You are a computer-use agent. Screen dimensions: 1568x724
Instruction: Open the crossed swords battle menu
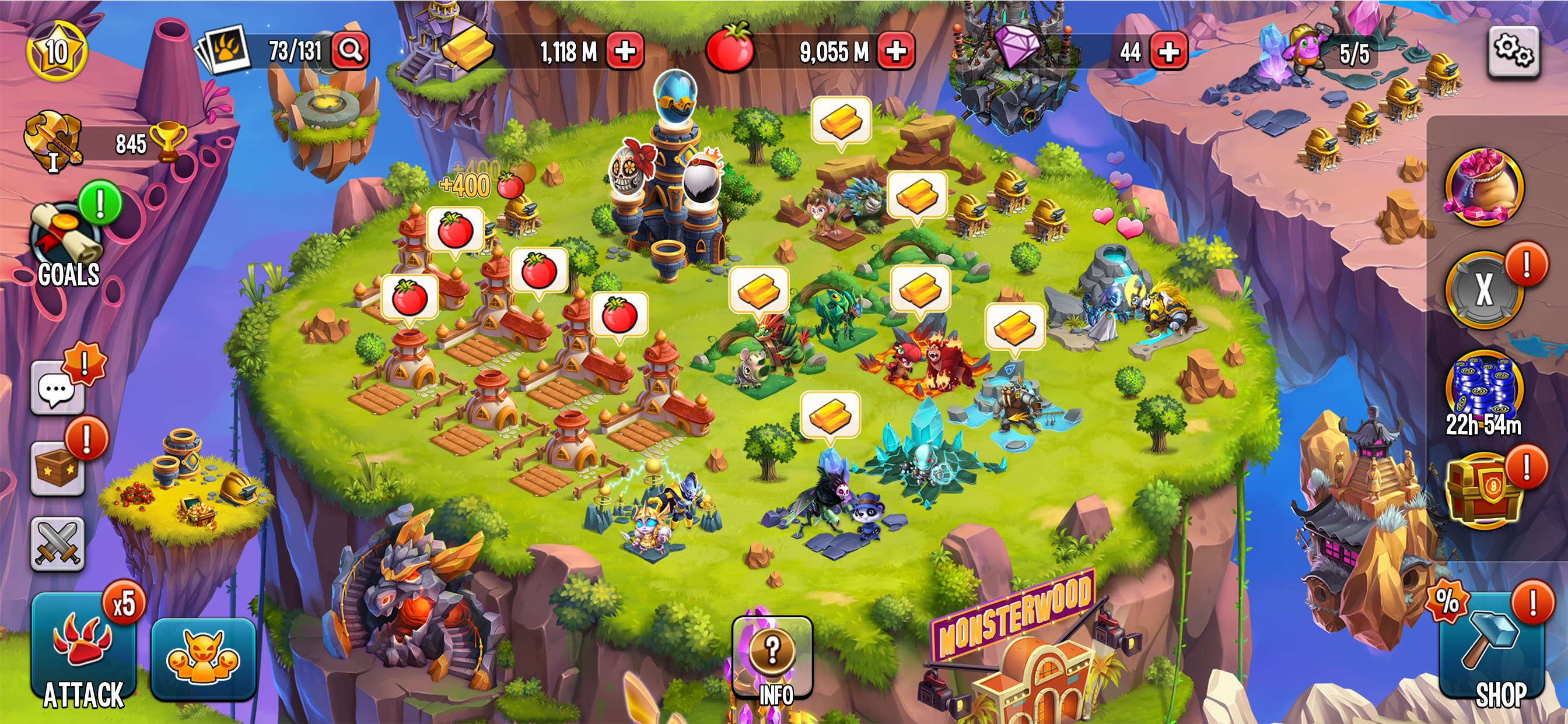coord(57,544)
